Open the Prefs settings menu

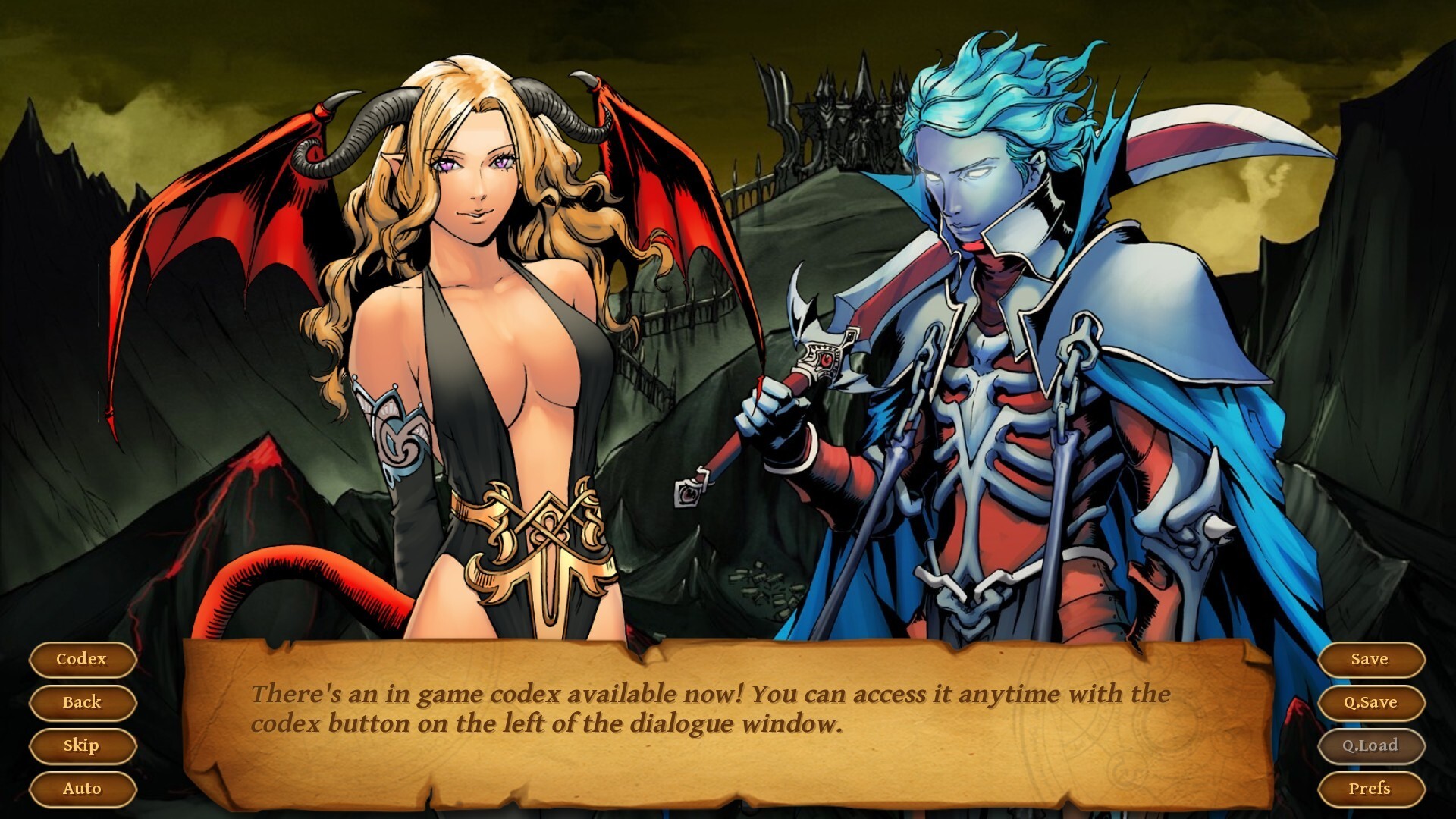[1373, 788]
